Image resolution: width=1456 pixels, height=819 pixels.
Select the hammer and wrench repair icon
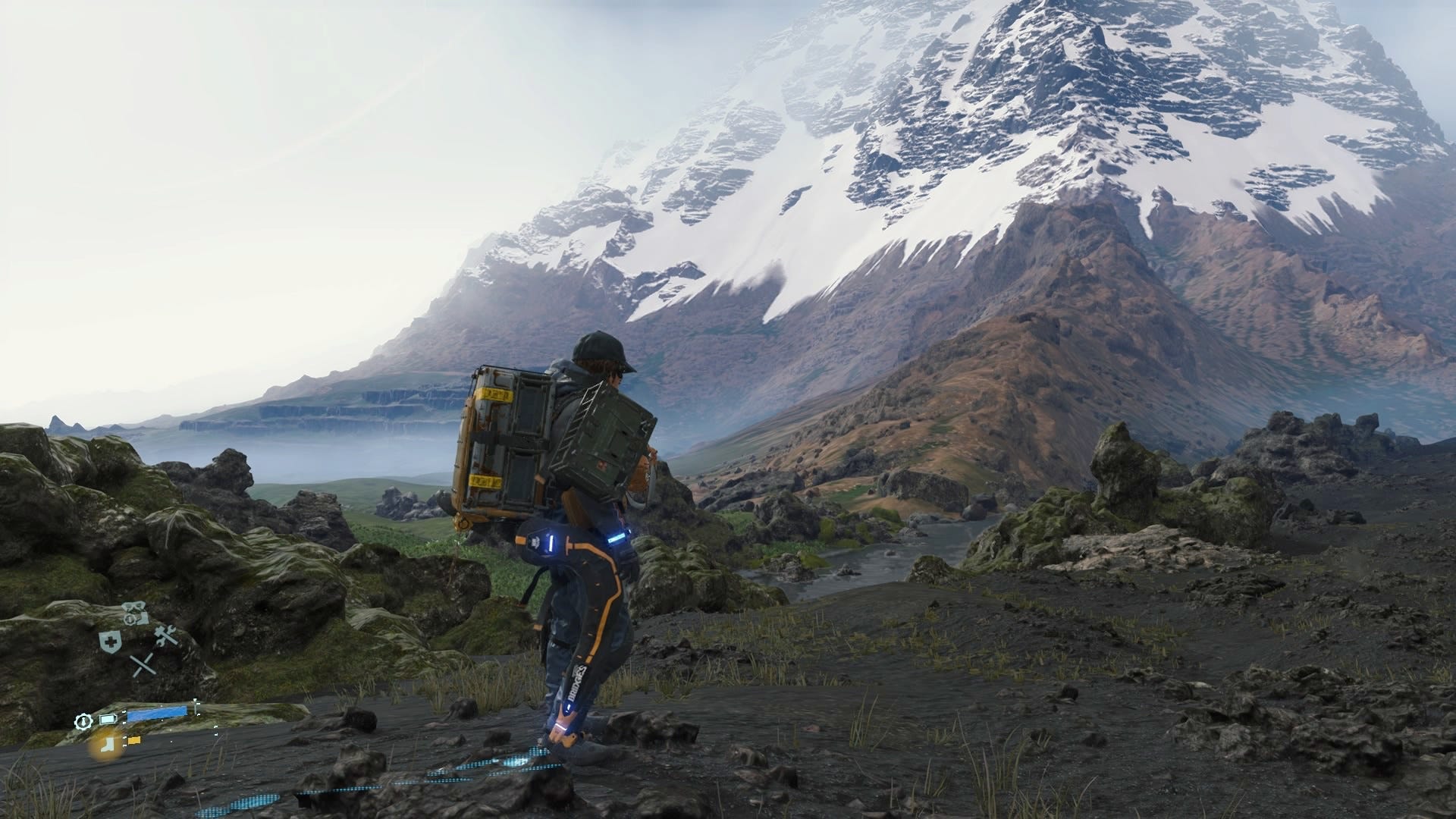(x=165, y=637)
